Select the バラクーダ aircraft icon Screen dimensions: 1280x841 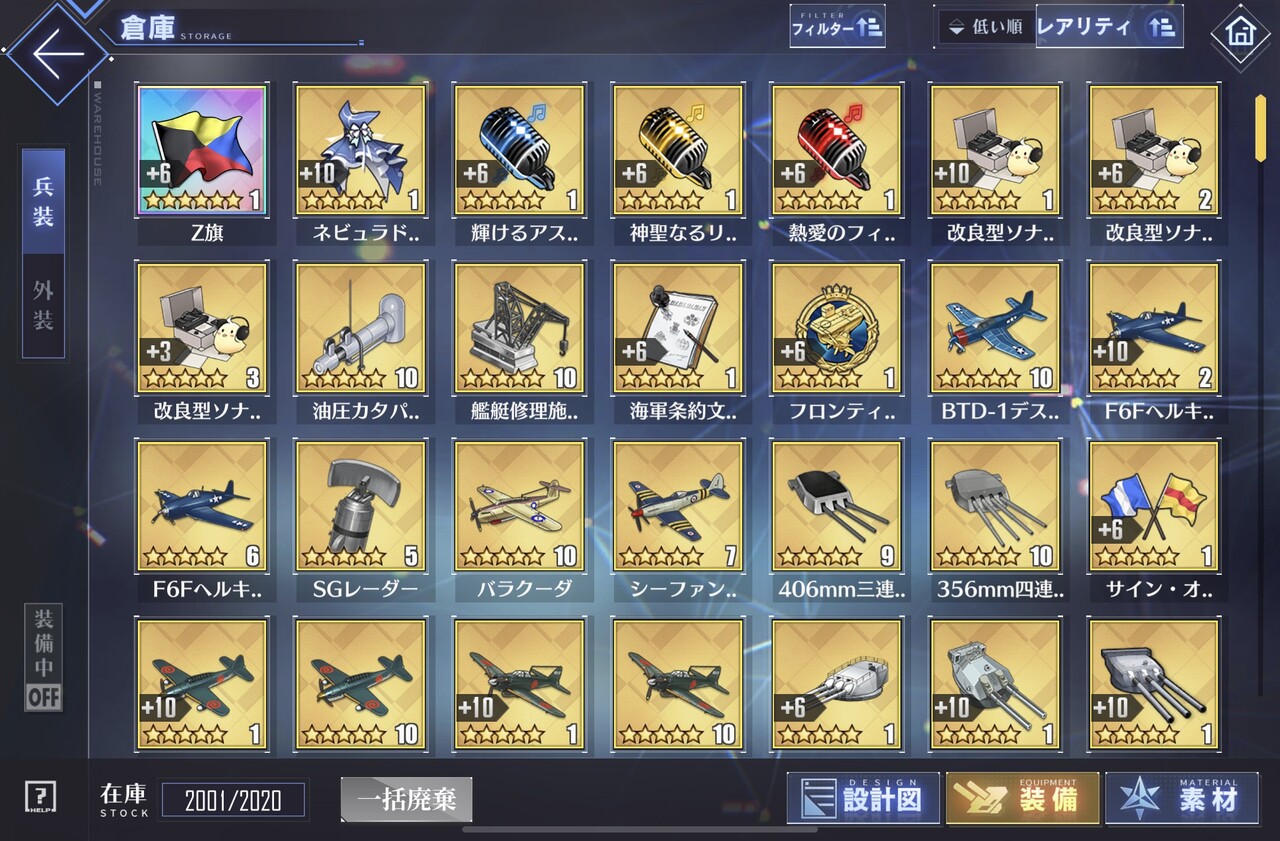[519, 506]
